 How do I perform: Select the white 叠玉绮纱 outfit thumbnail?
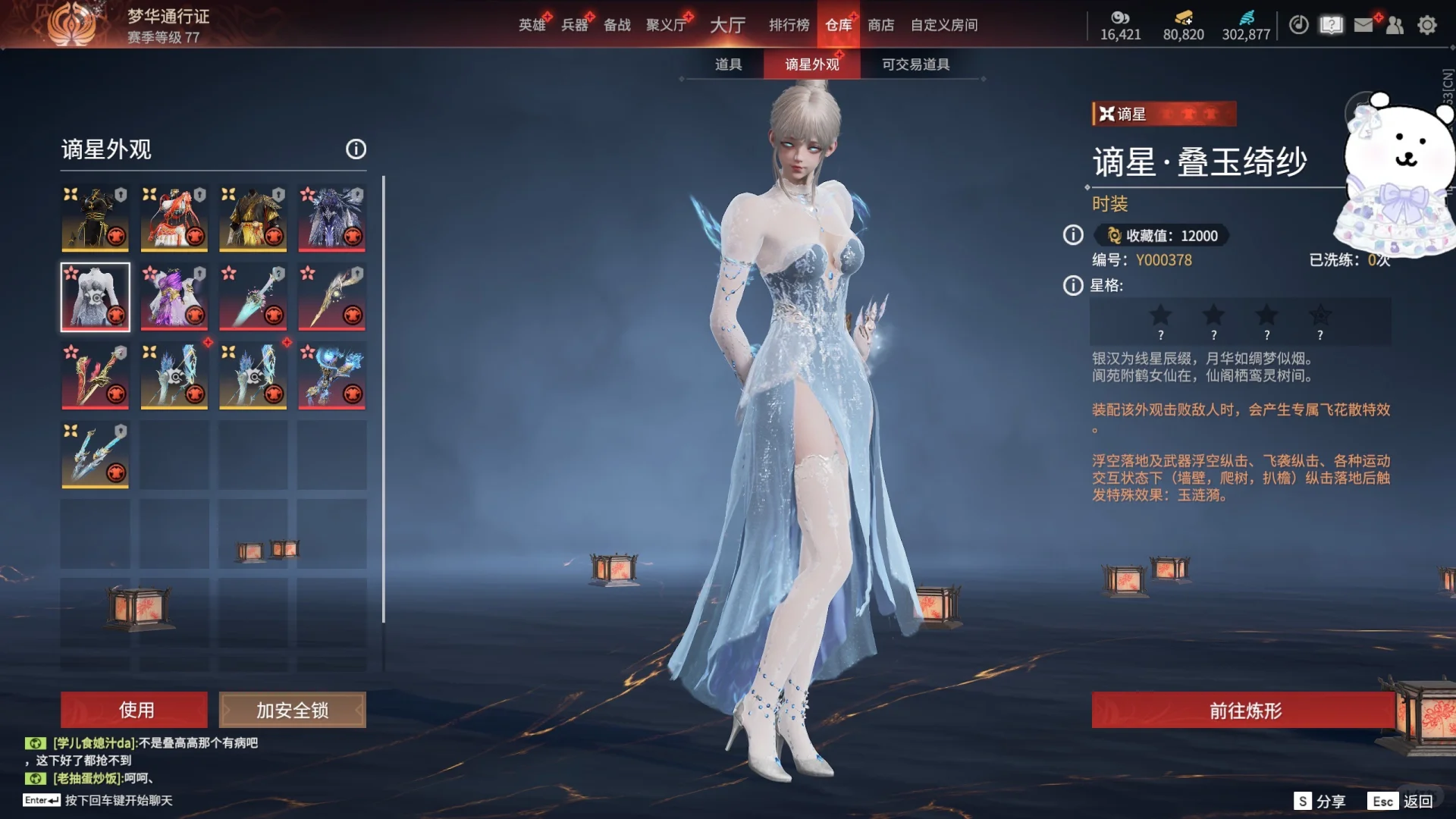click(x=96, y=297)
